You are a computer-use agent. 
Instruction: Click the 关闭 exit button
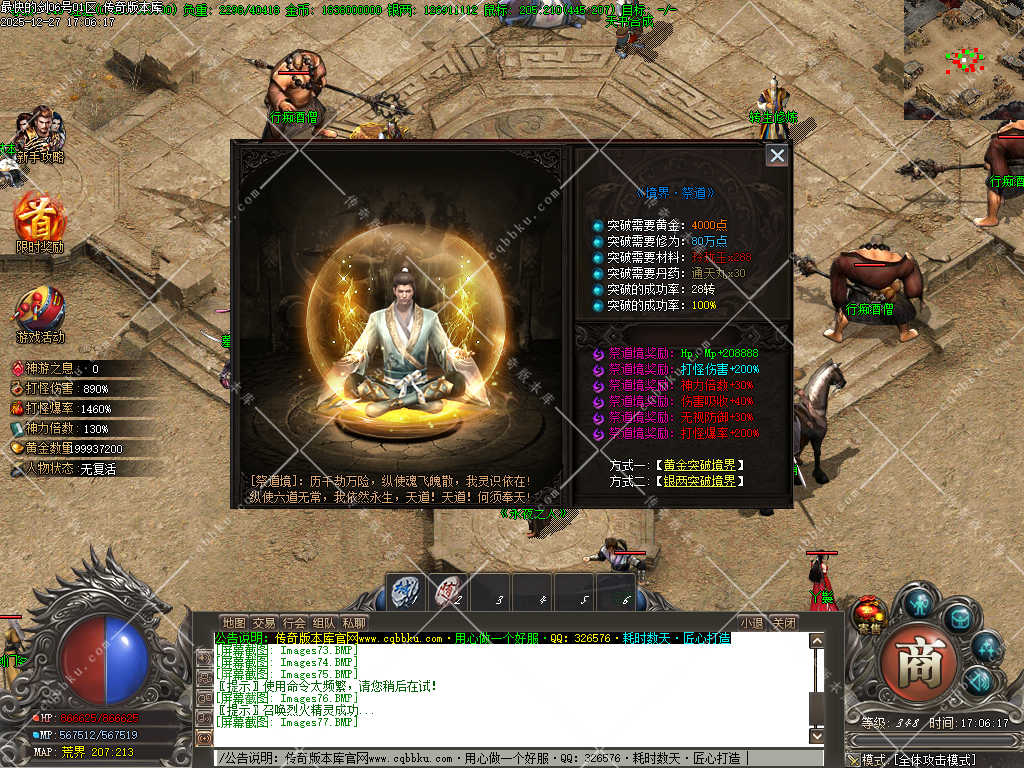785,623
